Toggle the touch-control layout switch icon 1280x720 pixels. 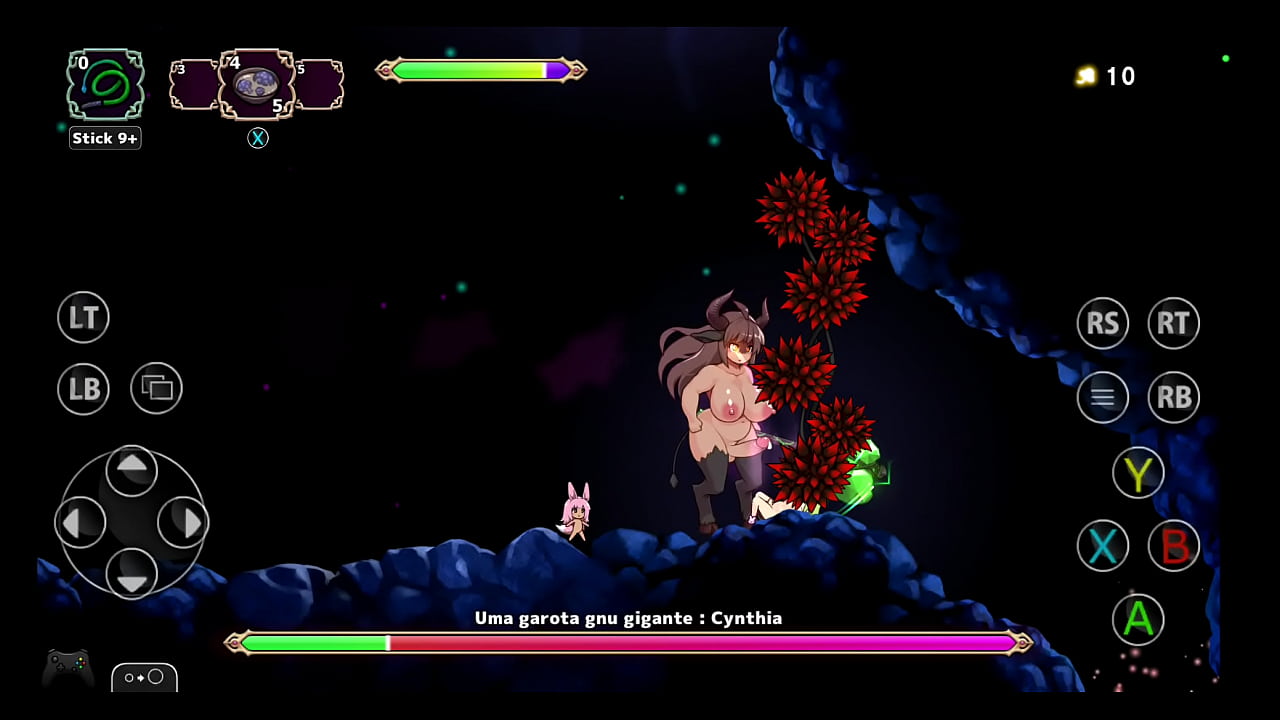pos(144,677)
